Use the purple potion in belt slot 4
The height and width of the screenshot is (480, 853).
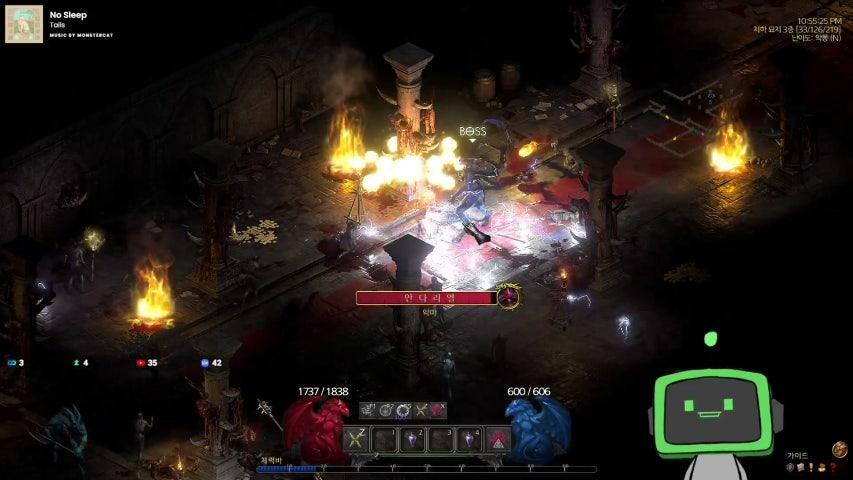(x=469, y=438)
